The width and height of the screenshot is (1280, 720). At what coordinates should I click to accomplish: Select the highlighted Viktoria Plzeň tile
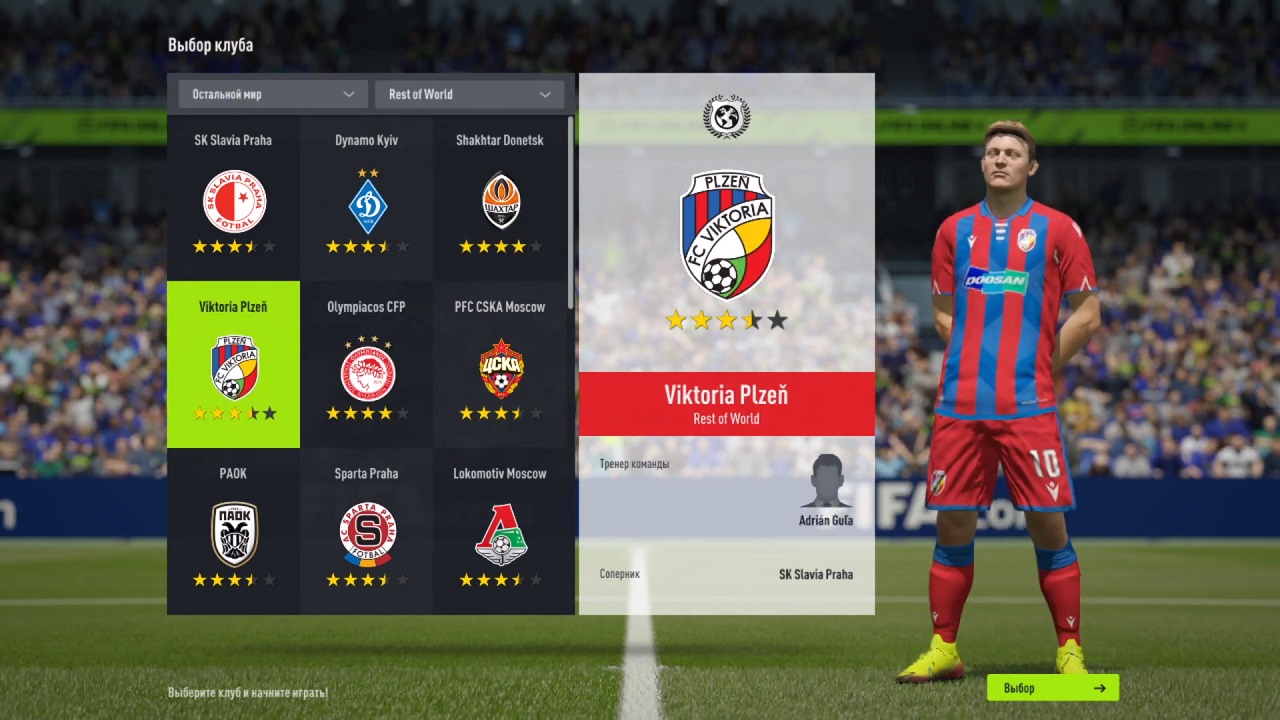(232, 364)
